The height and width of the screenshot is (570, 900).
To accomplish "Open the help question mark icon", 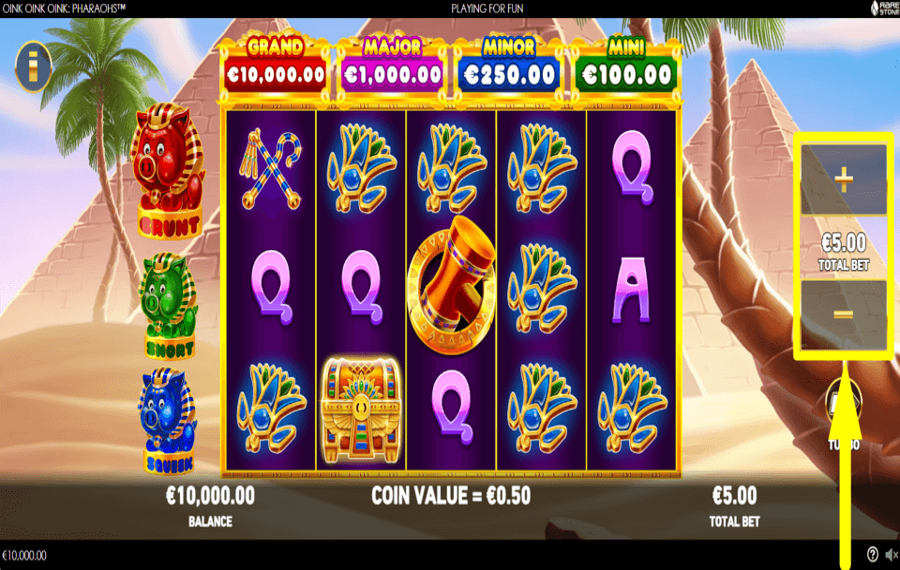I will click(872, 555).
